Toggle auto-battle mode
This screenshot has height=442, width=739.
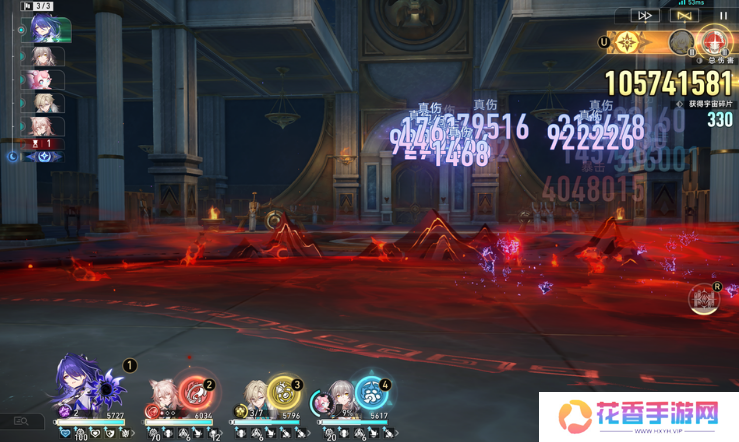pos(685,15)
